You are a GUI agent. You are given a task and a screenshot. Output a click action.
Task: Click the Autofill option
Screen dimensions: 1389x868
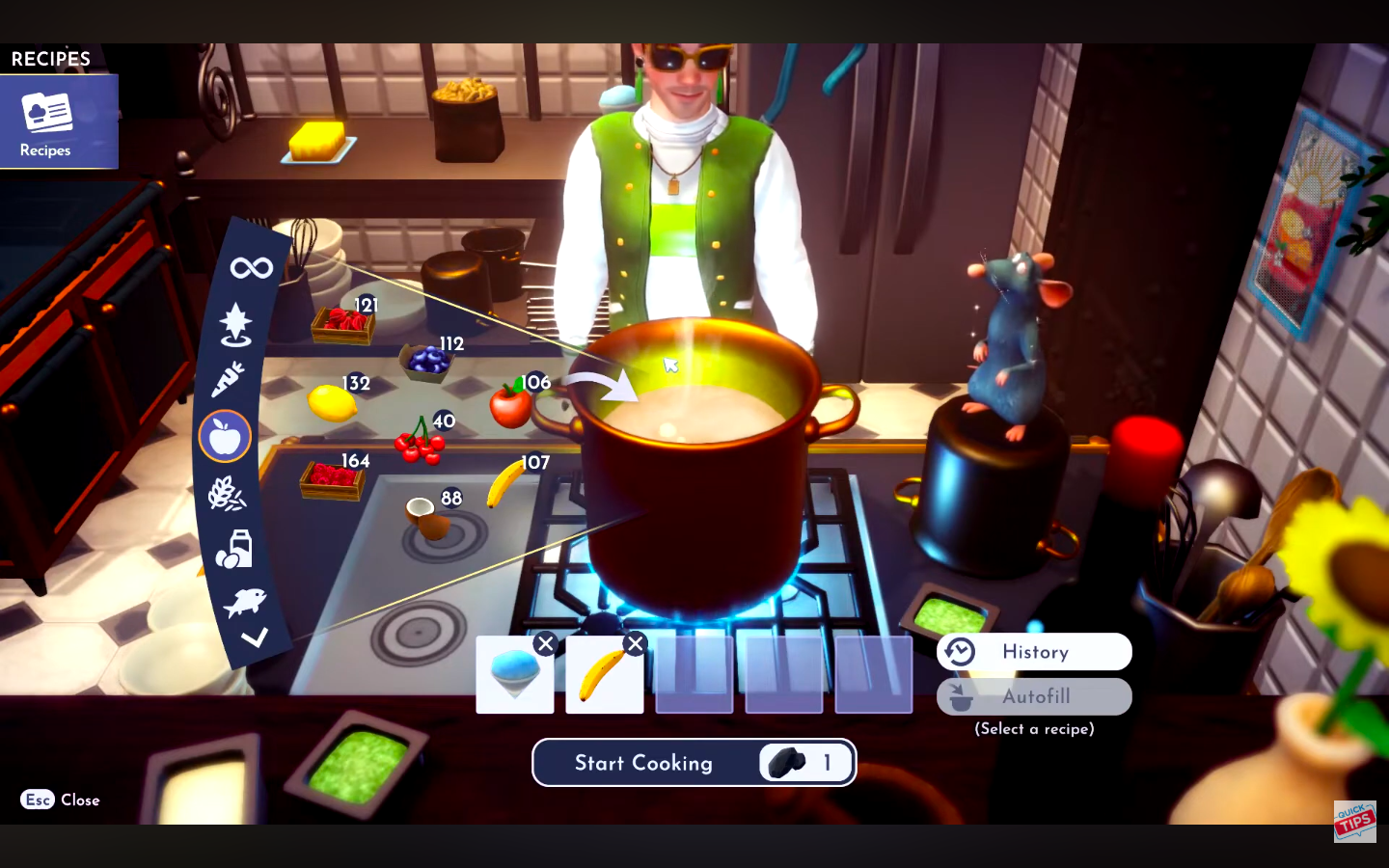point(1034,696)
